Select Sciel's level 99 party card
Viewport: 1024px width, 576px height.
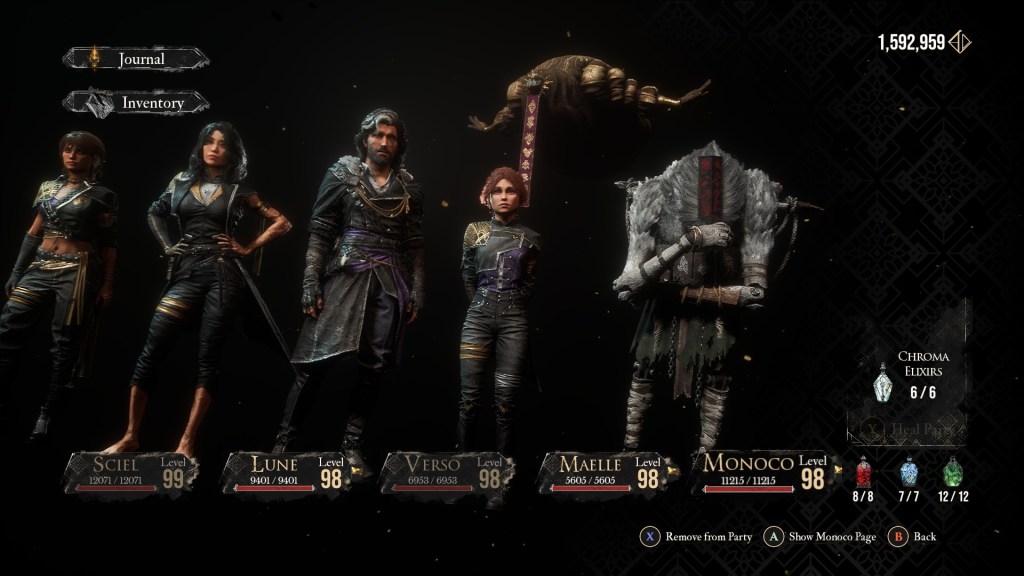[132, 472]
